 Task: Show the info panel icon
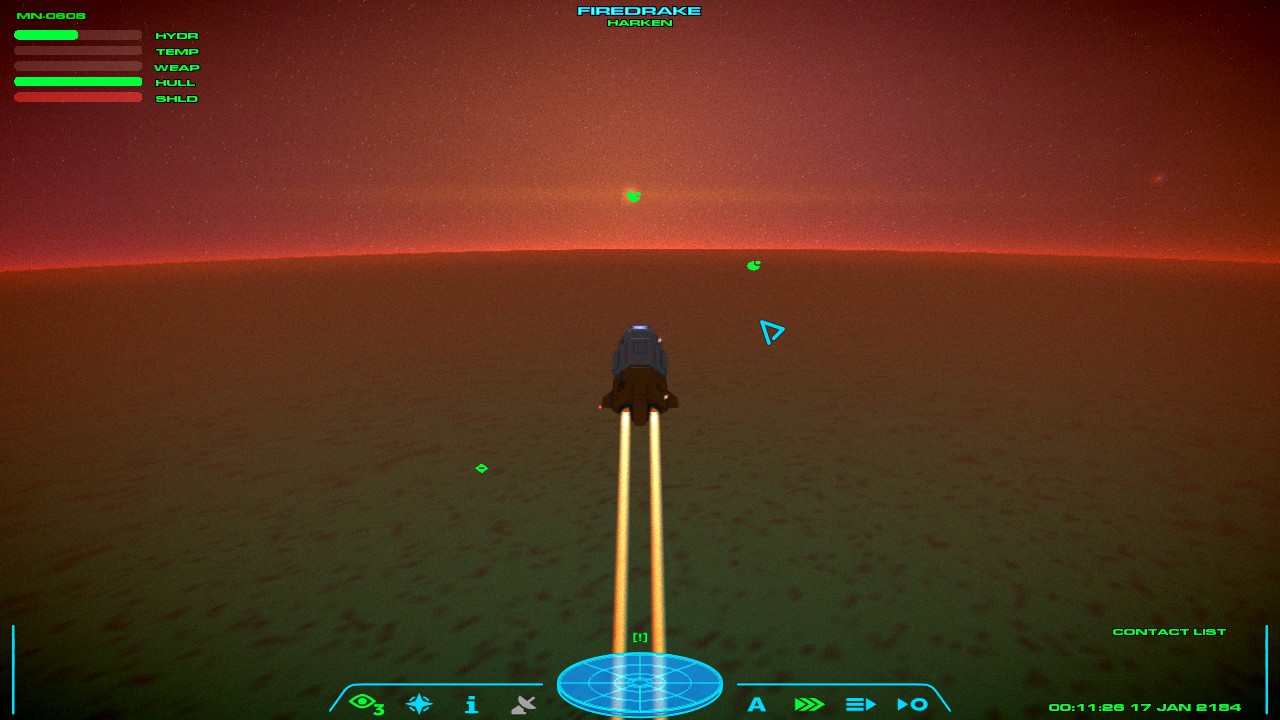coord(471,704)
